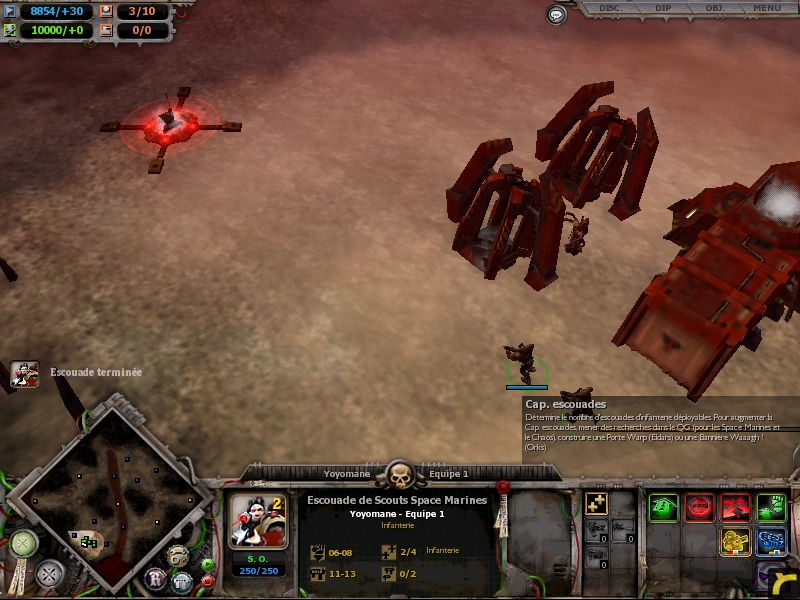Open the OBJ. objectives panel
The height and width of the screenshot is (600, 800).
point(715,8)
